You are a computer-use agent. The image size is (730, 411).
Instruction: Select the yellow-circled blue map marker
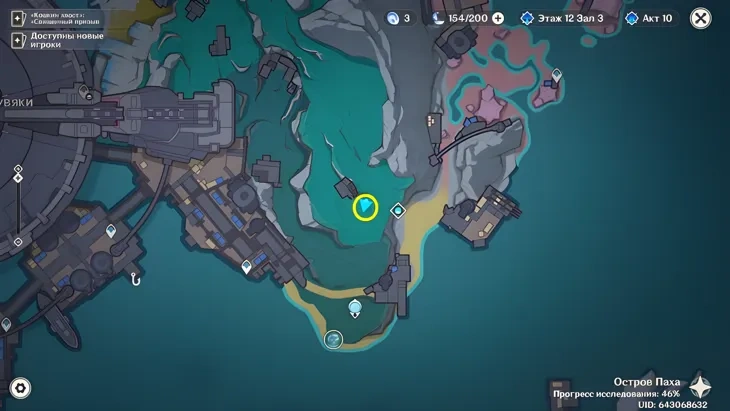366,207
